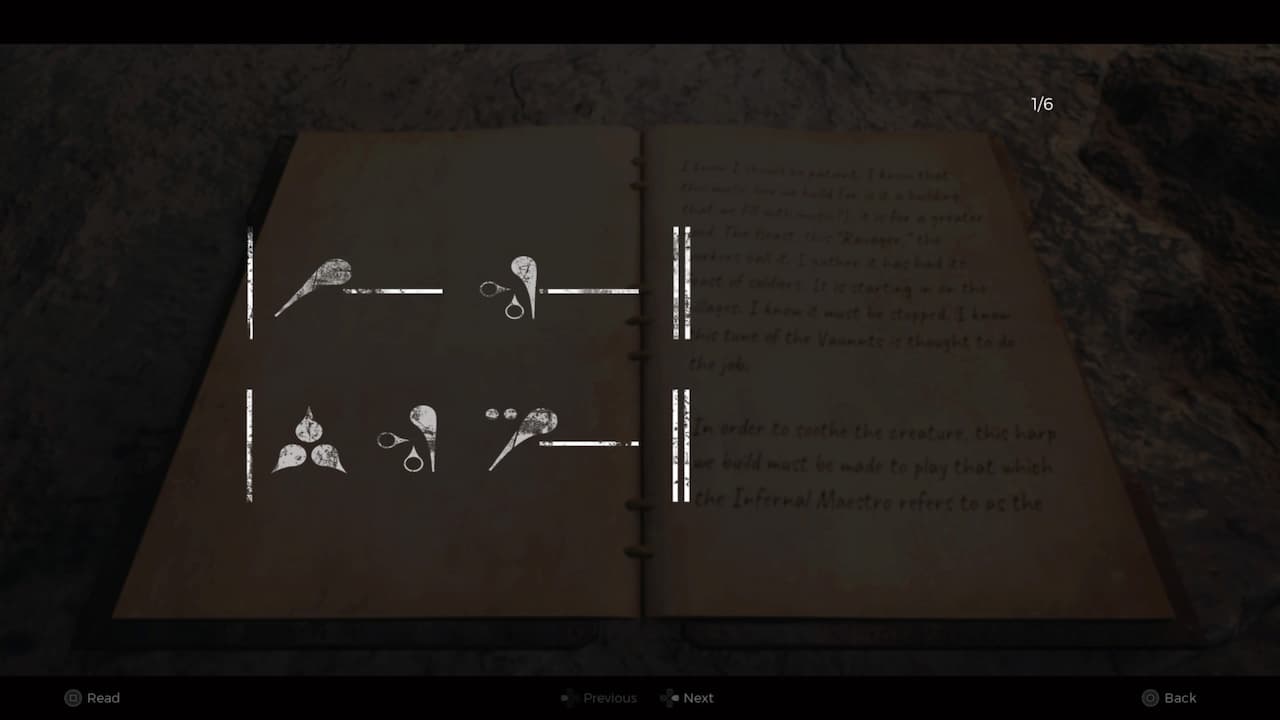
Task: Click the Read label in the bottom bar
Action: 104,698
